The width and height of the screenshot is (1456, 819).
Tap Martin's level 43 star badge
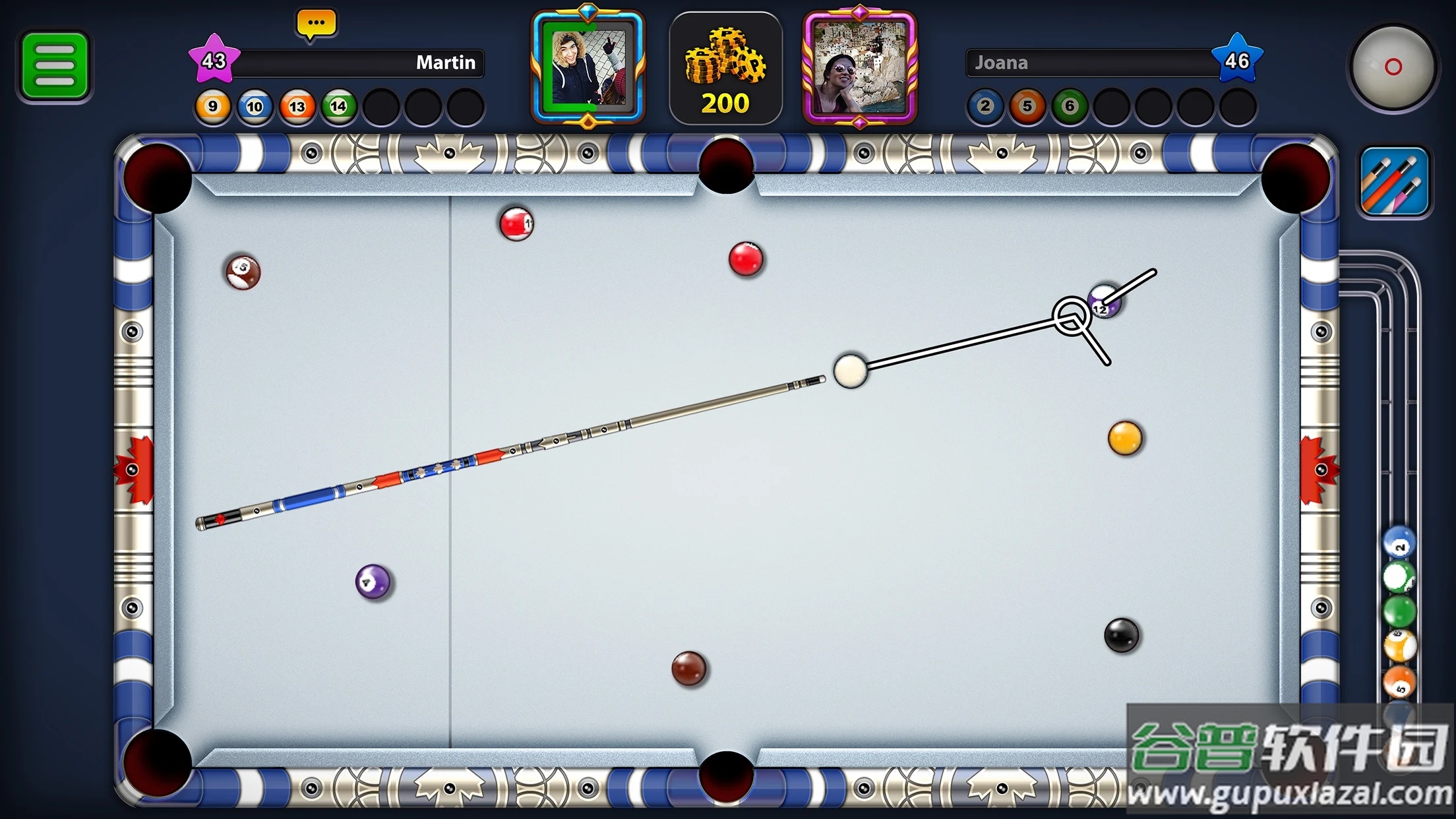pos(216,59)
